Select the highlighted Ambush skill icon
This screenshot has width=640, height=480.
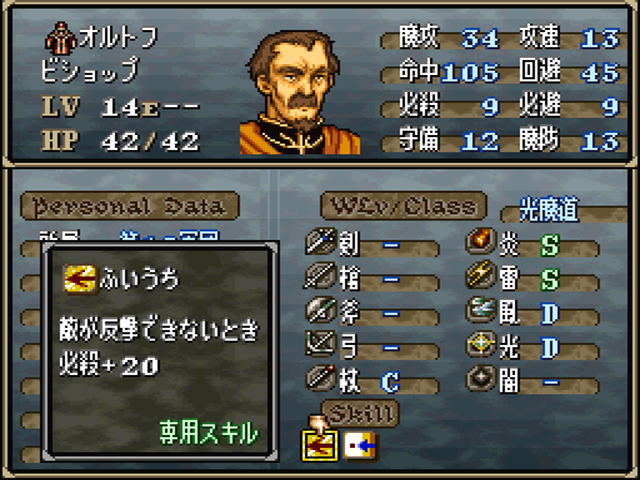tap(317, 443)
